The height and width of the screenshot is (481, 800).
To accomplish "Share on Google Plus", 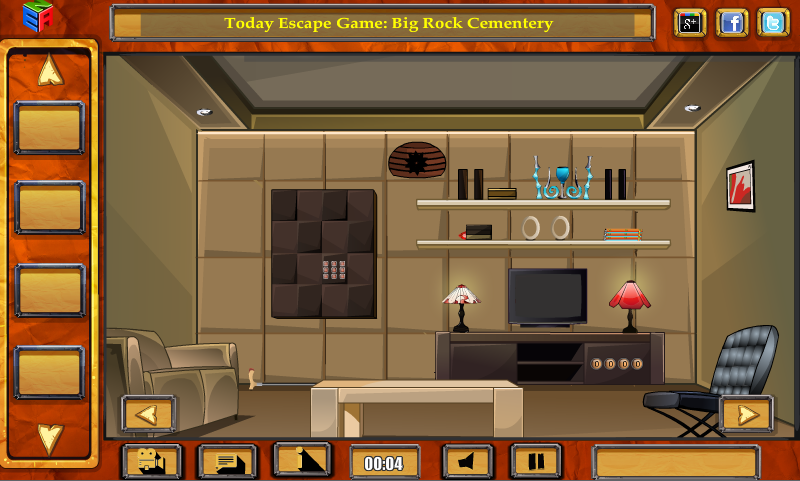I will (x=690, y=22).
